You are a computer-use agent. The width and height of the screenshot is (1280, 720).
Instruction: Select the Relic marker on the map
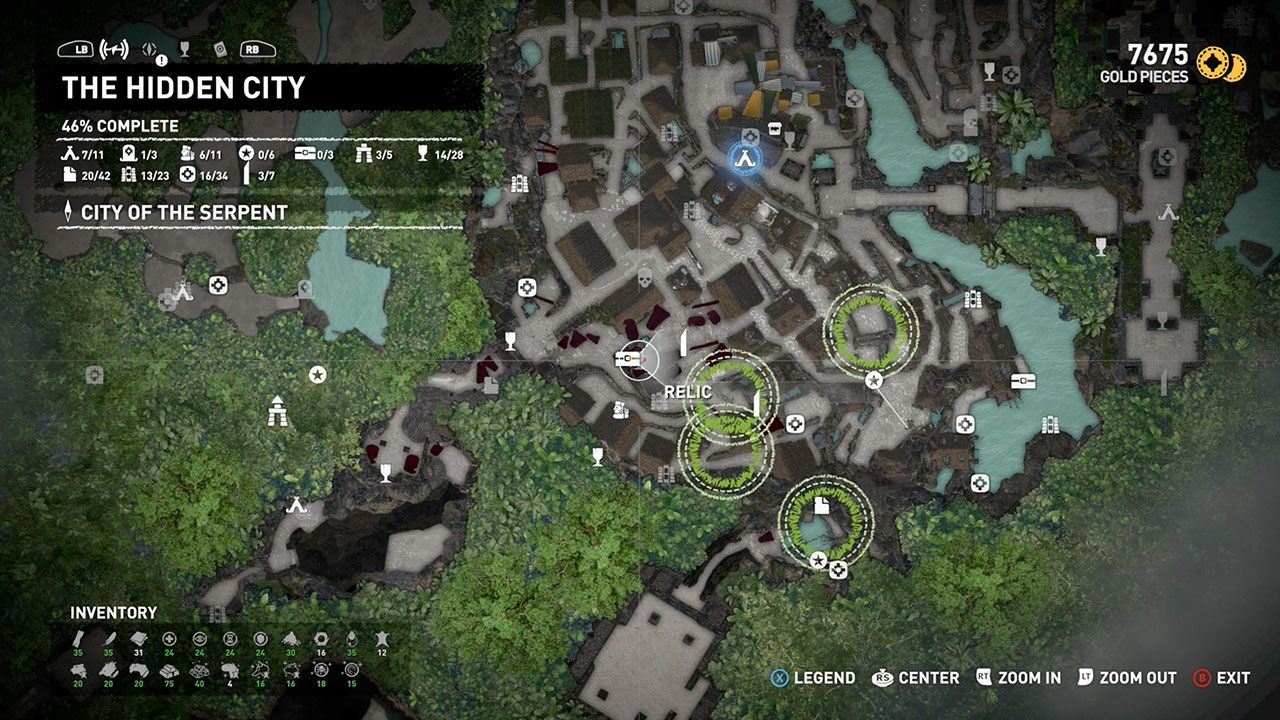click(632, 357)
